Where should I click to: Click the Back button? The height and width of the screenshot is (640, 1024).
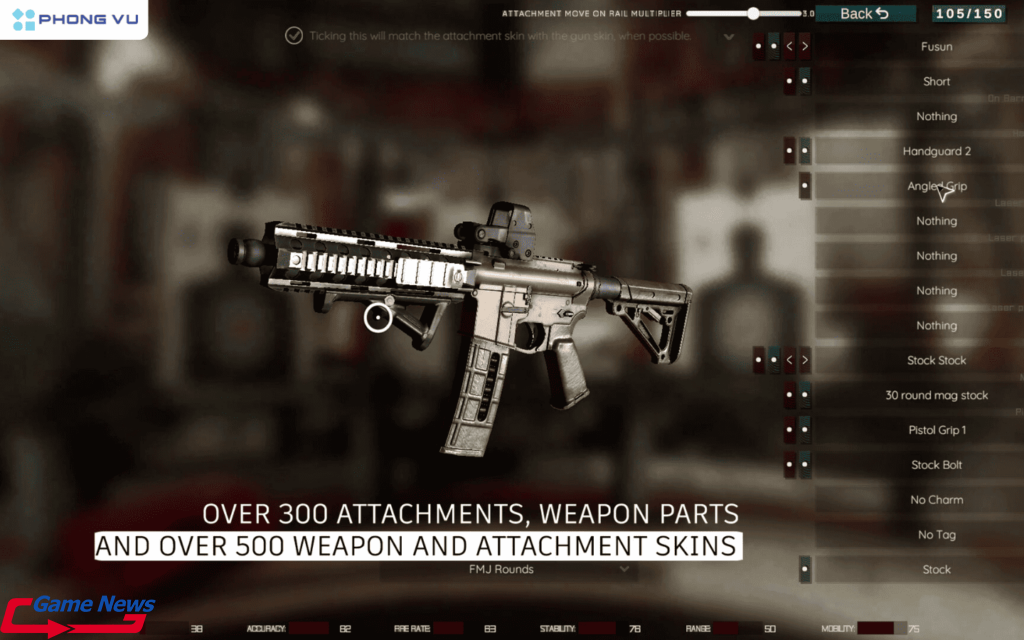(x=865, y=13)
